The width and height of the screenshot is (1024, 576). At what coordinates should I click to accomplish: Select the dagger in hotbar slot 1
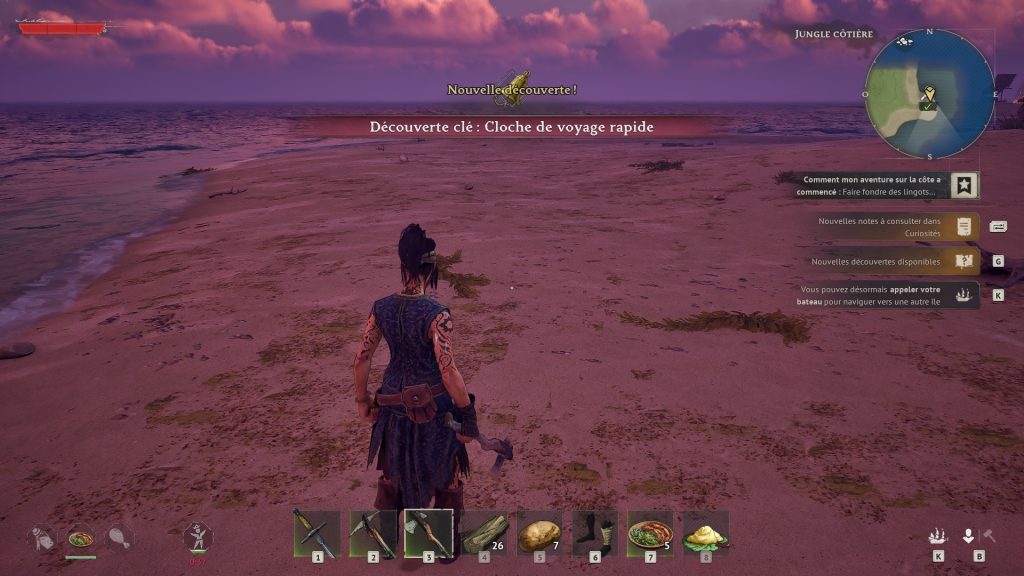317,532
